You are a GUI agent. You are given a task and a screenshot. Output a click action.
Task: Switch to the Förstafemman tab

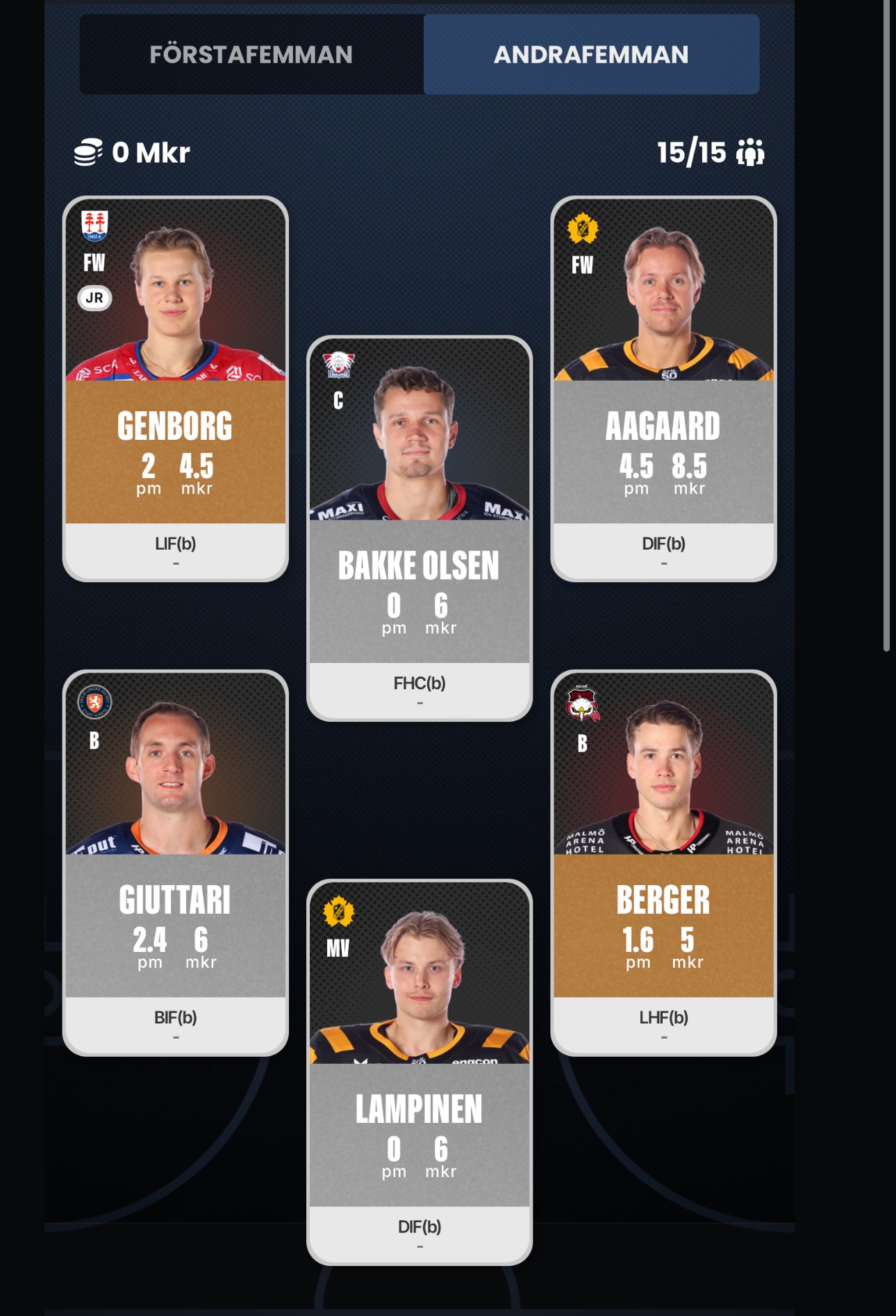(x=251, y=54)
